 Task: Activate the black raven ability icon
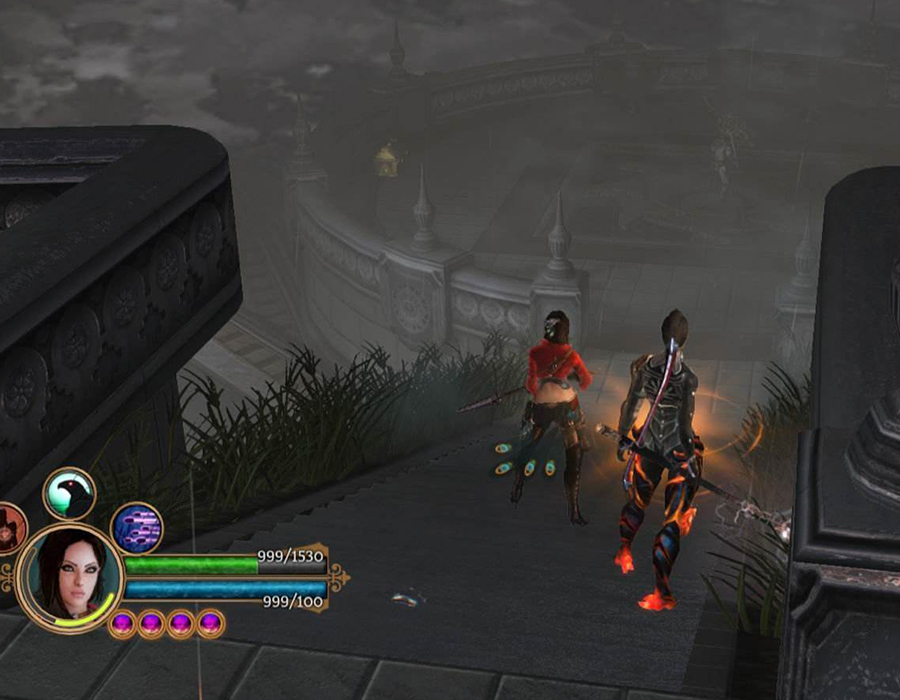[x=69, y=493]
